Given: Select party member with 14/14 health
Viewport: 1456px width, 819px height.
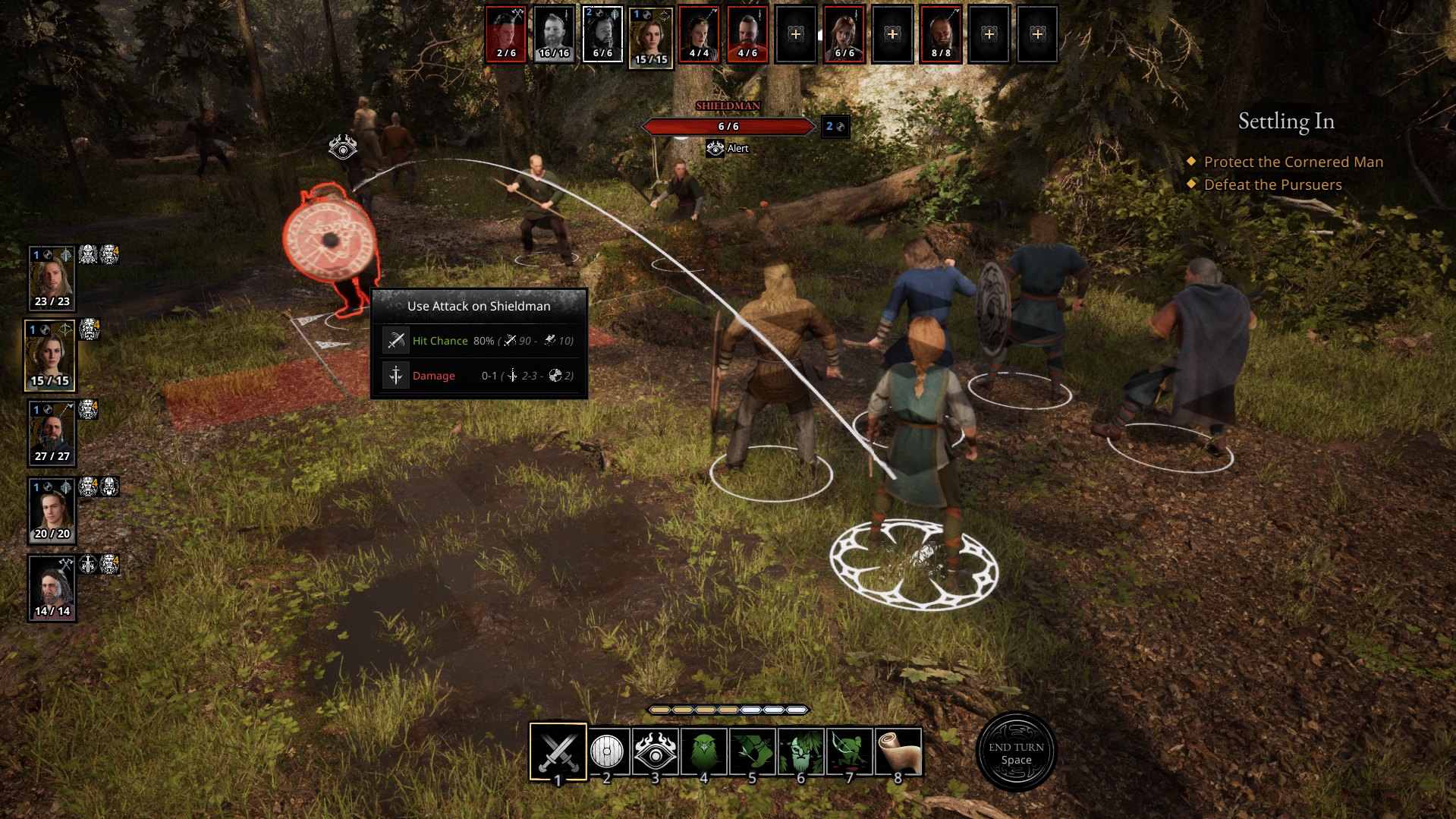Looking at the screenshot, I should pos(52,588).
